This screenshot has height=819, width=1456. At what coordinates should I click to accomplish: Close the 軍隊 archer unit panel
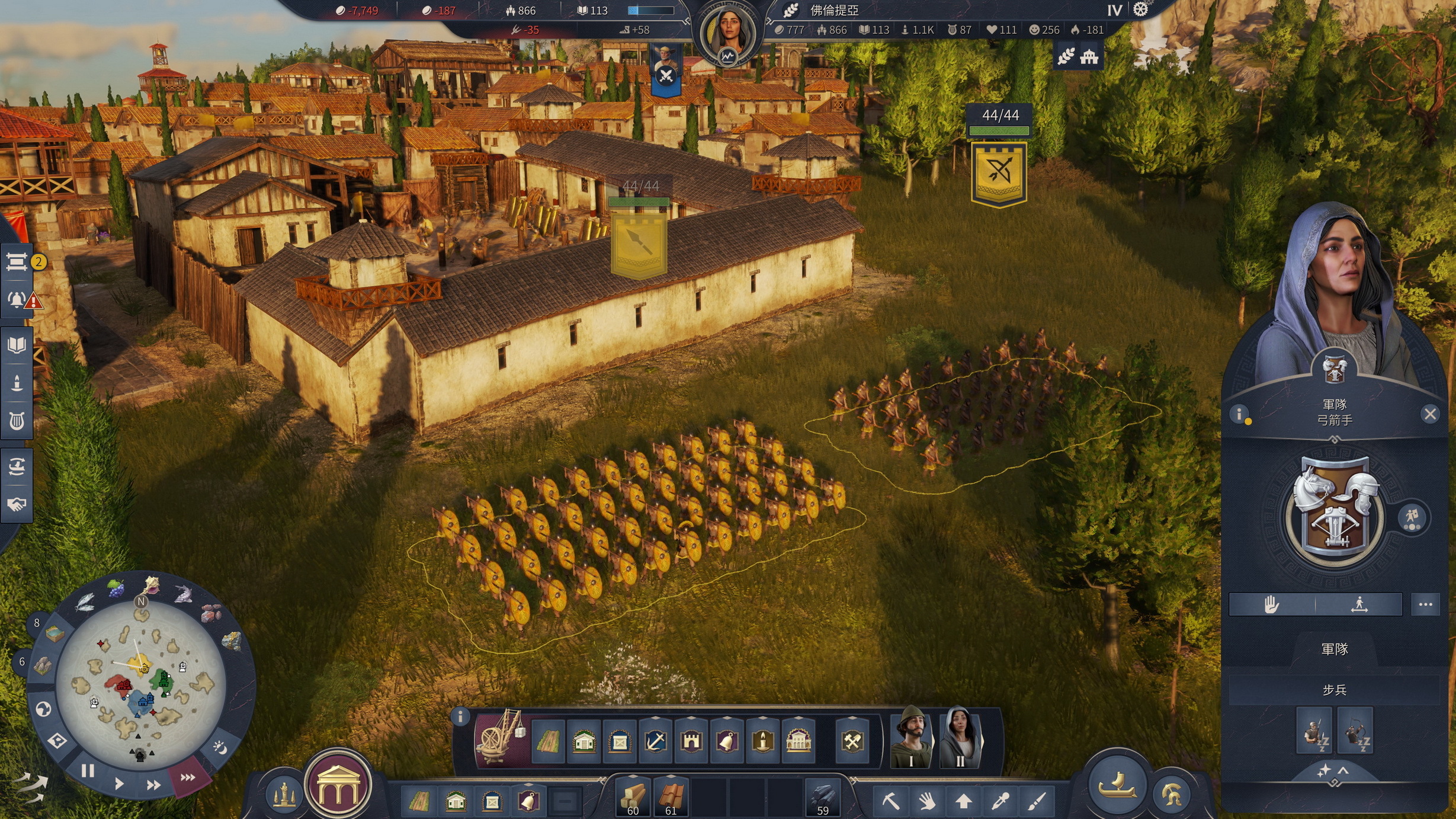(1430, 414)
